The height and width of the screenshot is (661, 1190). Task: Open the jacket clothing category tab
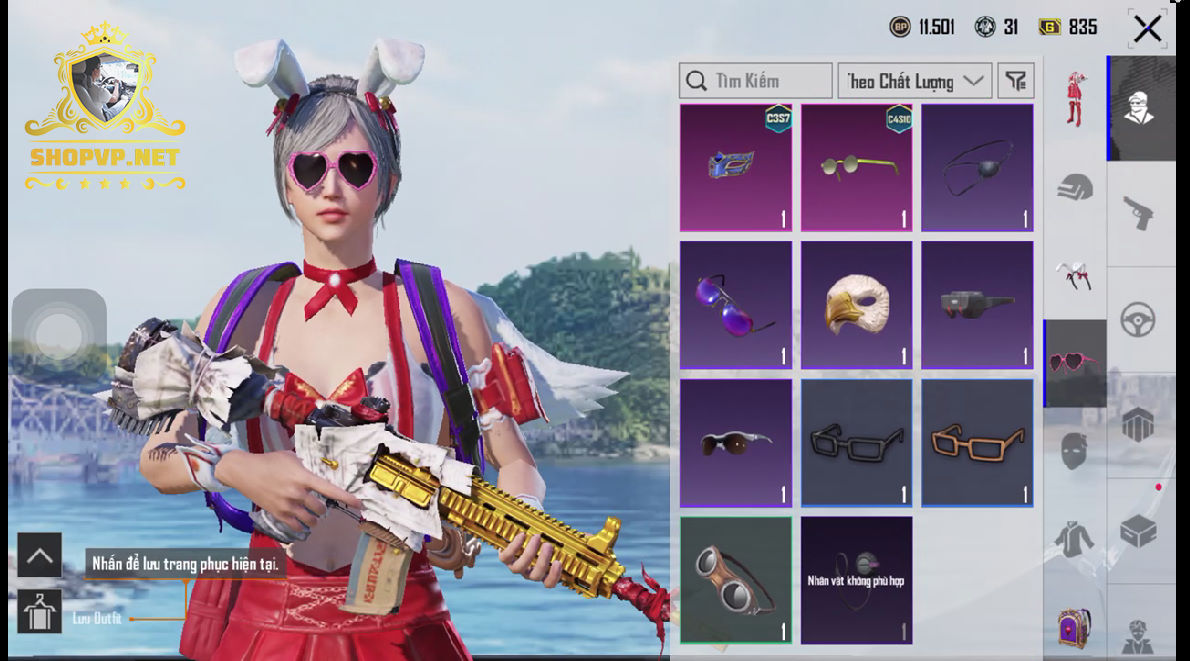1075,540
